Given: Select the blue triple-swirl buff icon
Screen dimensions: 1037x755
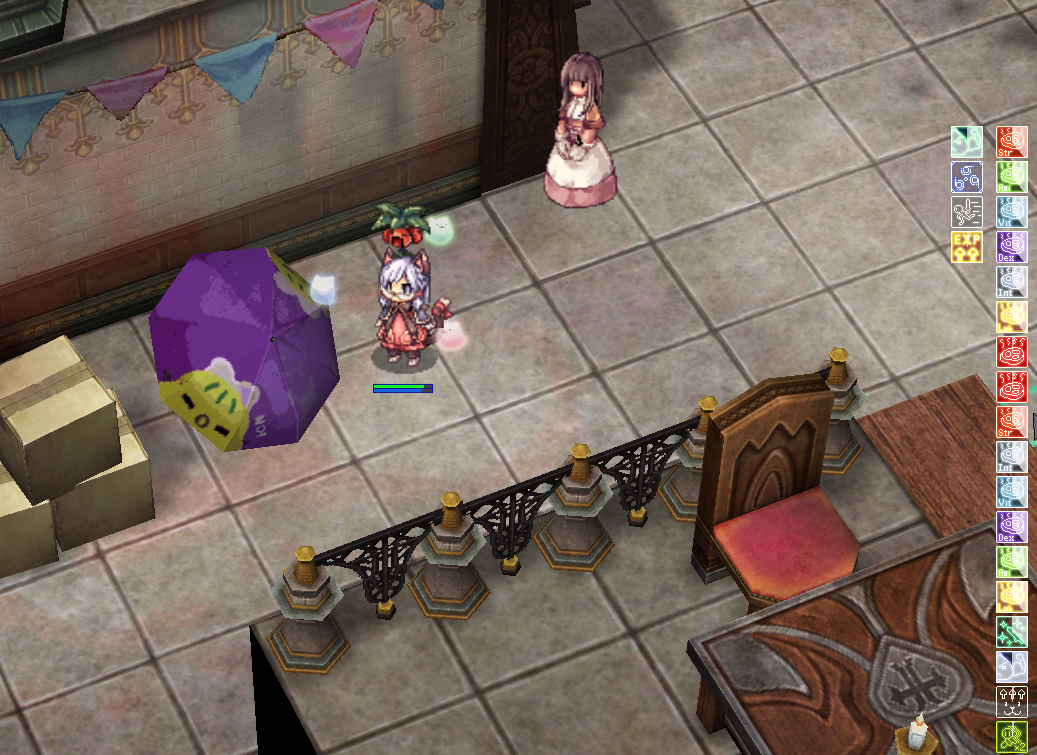Looking at the screenshot, I should [966, 177].
